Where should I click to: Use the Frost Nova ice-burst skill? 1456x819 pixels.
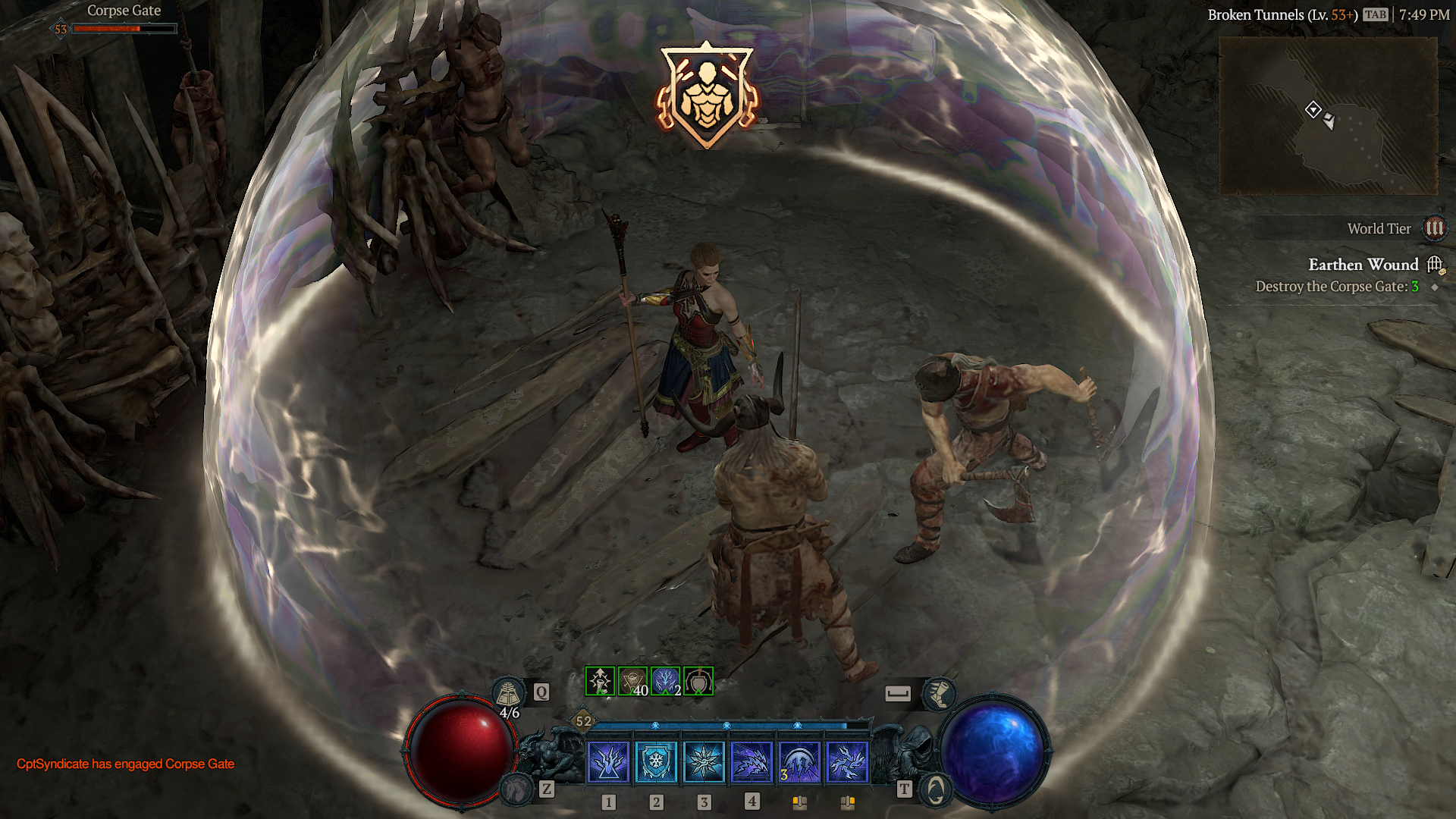tap(704, 761)
